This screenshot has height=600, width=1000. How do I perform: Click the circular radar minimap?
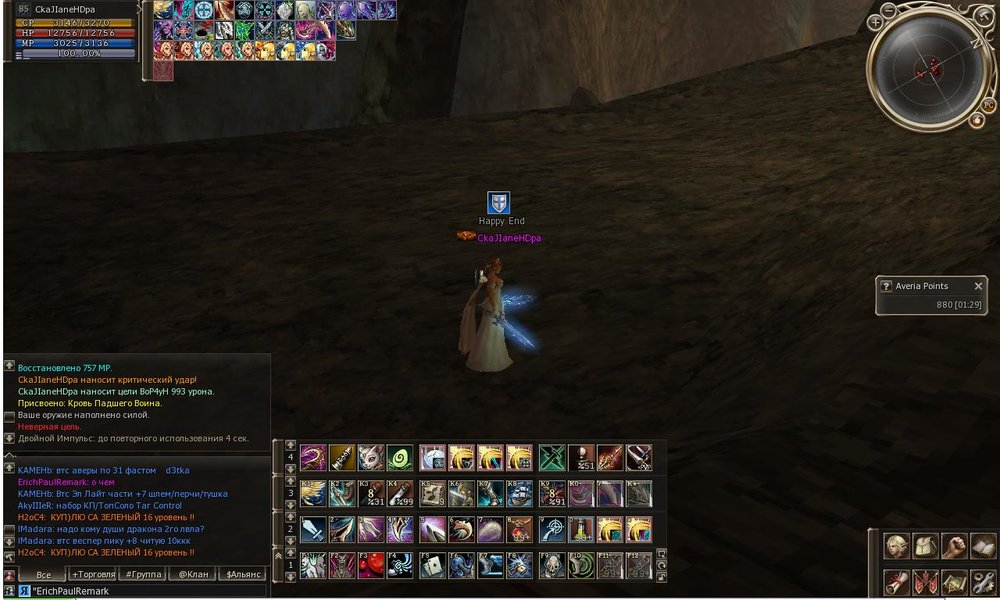point(930,68)
